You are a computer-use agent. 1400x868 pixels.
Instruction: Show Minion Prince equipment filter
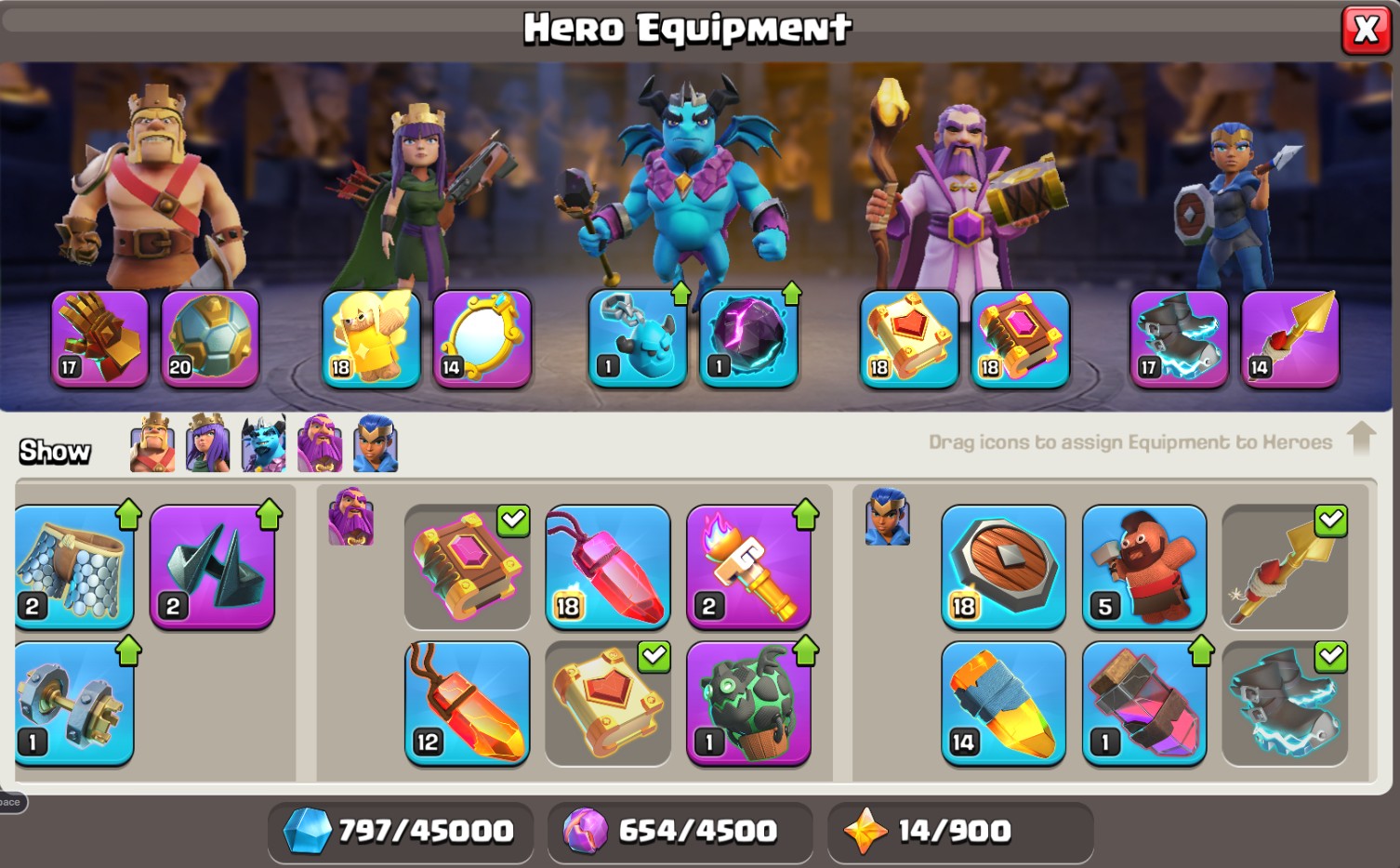(264, 443)
